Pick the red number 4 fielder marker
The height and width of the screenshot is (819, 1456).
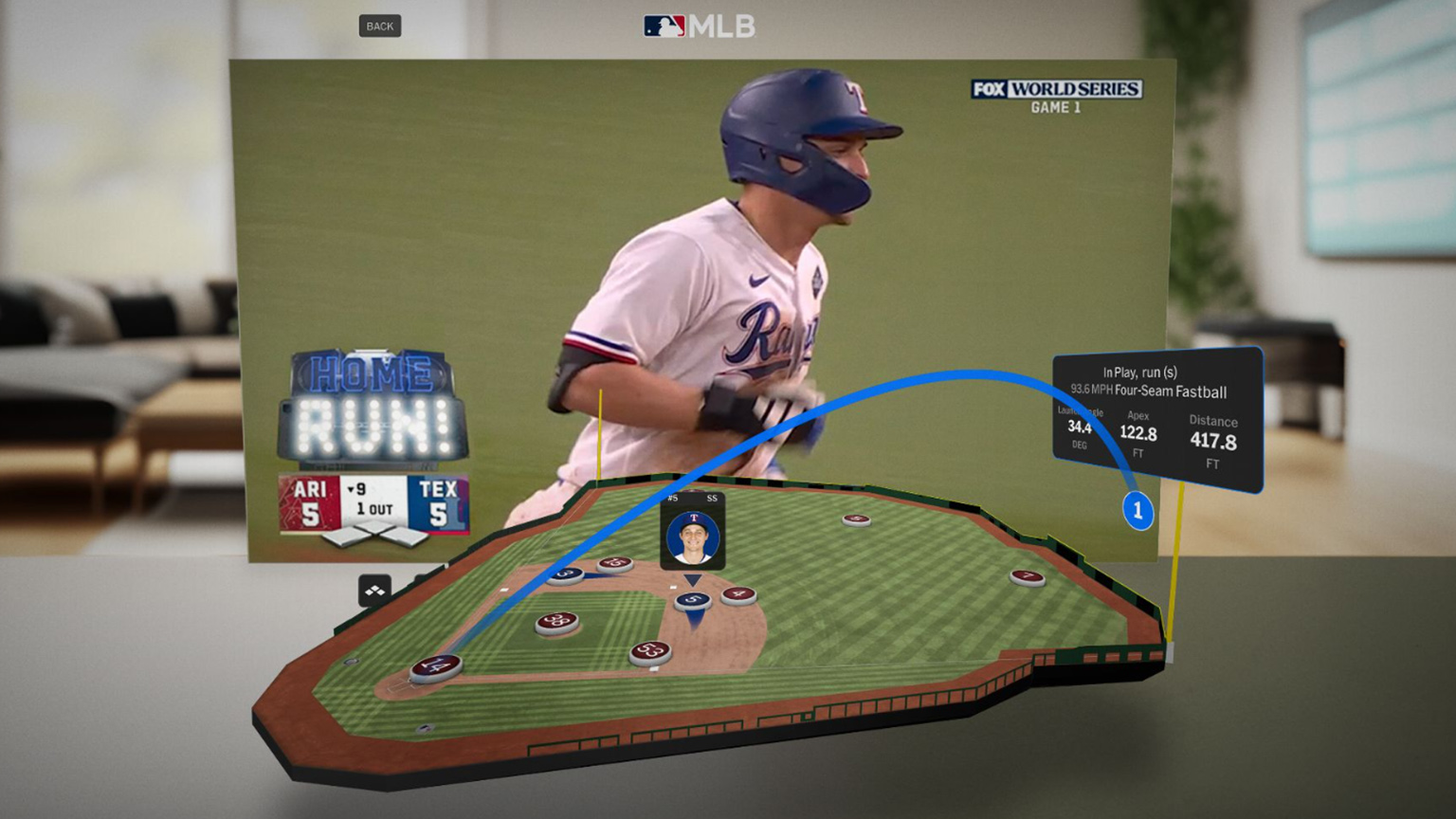(x=738, y=594)
